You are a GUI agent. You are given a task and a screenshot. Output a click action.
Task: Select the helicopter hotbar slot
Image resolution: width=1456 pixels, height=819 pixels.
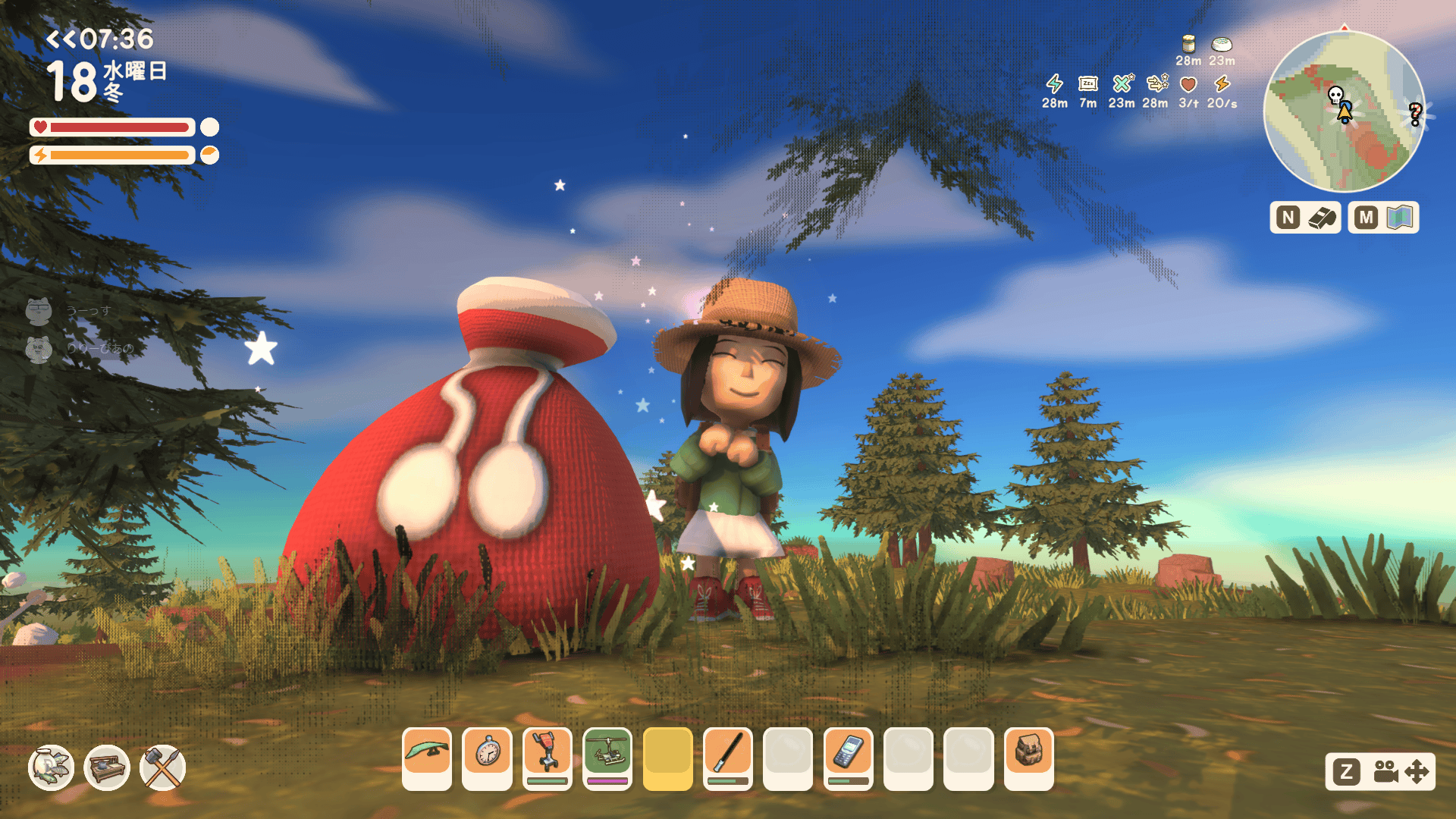[607, 758]
